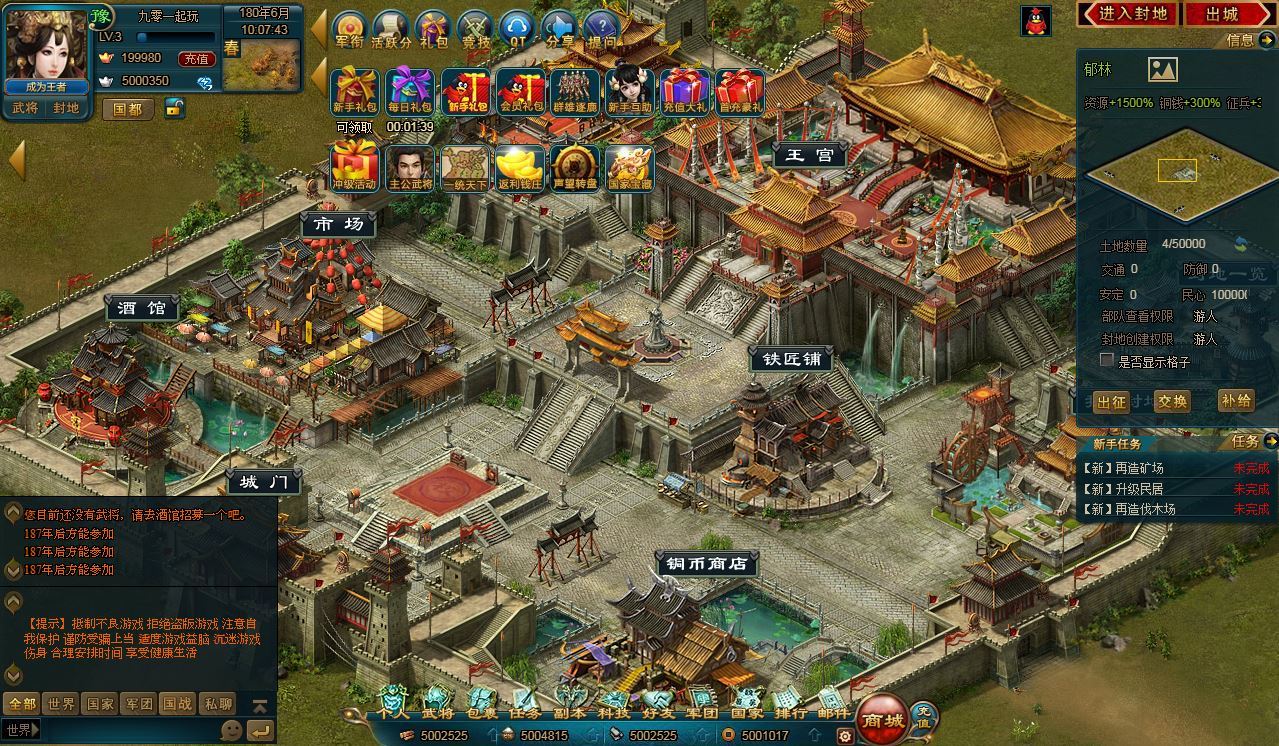This screenshot has width=1279, height=746.
Task: Switch chat to the 私聊 private tab
Action: (217, 704)
